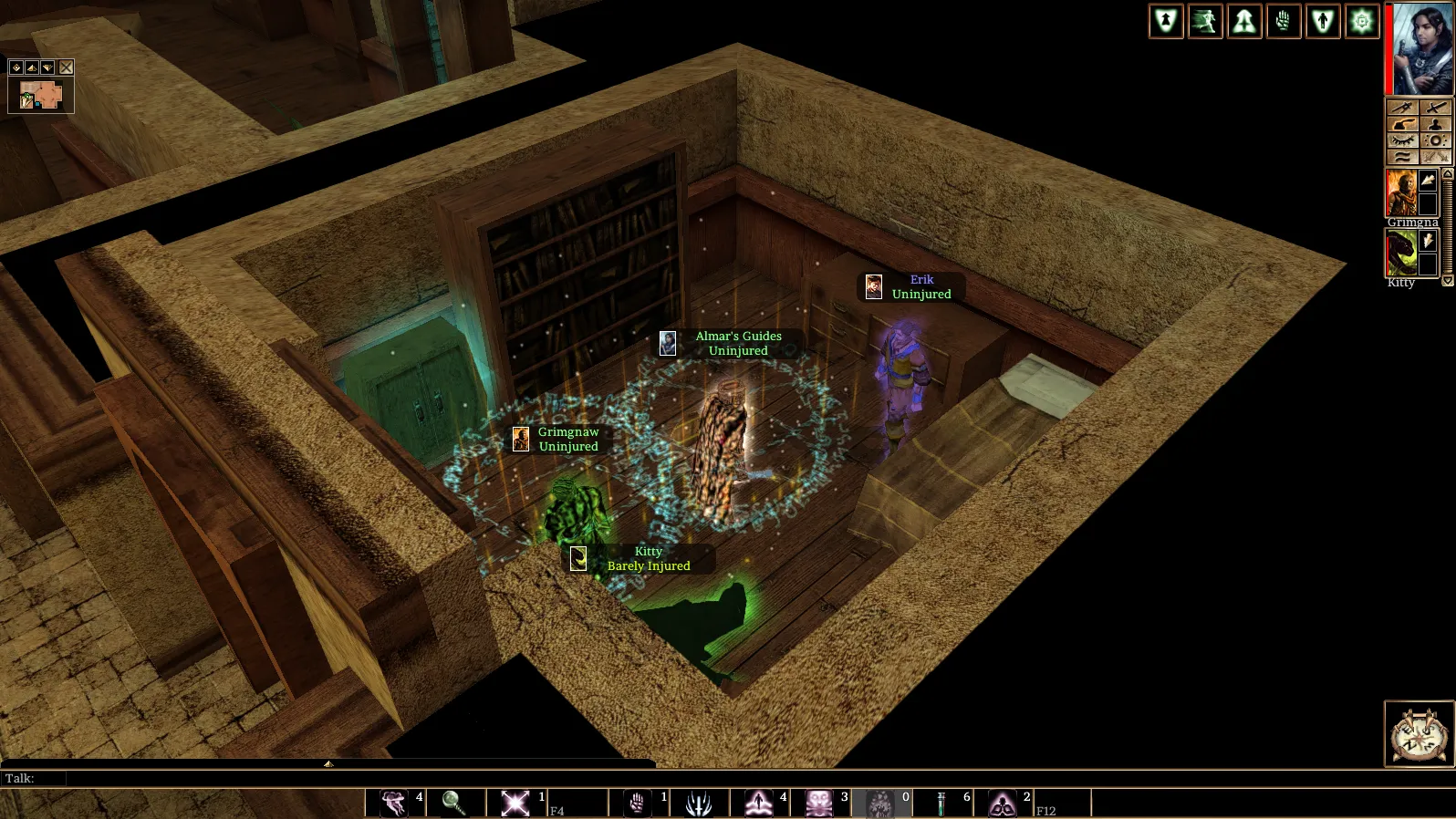Click the minimap's up-pointing pyramid button
The width and height of the screenshot is (1456, 819).
[x=32, y=67]
